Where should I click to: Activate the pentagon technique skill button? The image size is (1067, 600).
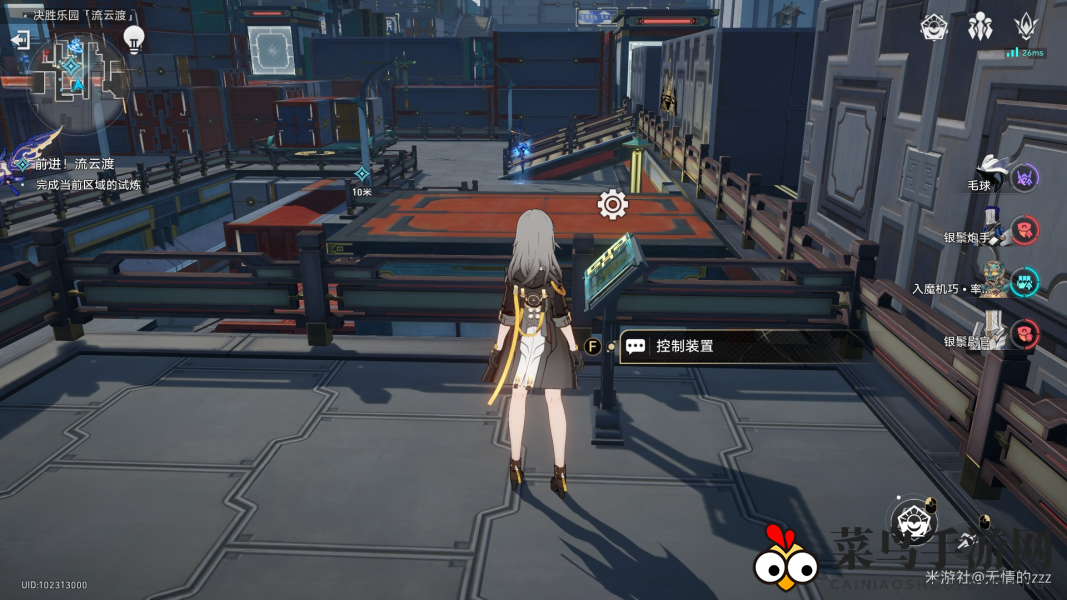tap(911, 520)
